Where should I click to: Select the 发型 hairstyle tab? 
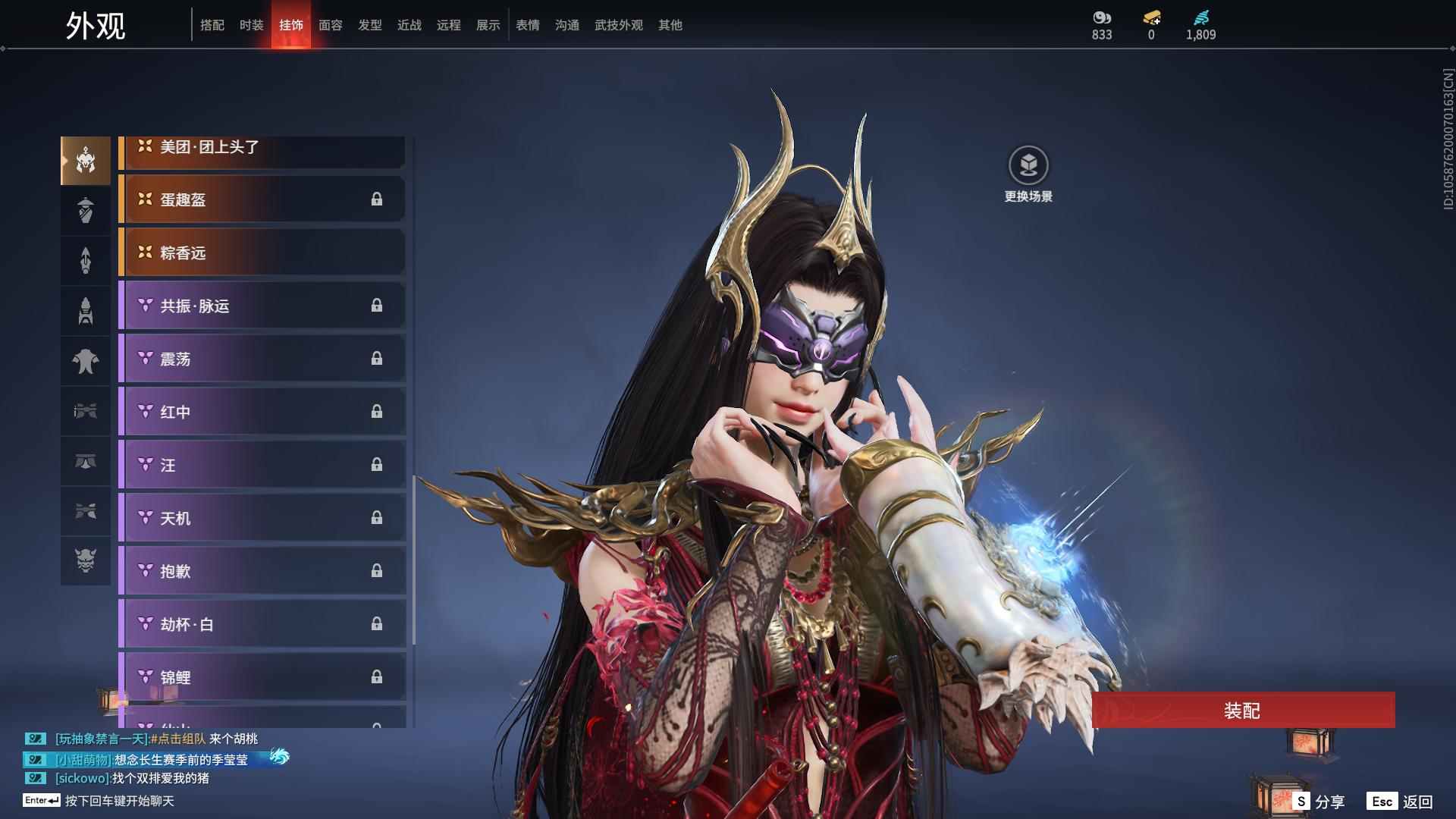click(369, 25)
